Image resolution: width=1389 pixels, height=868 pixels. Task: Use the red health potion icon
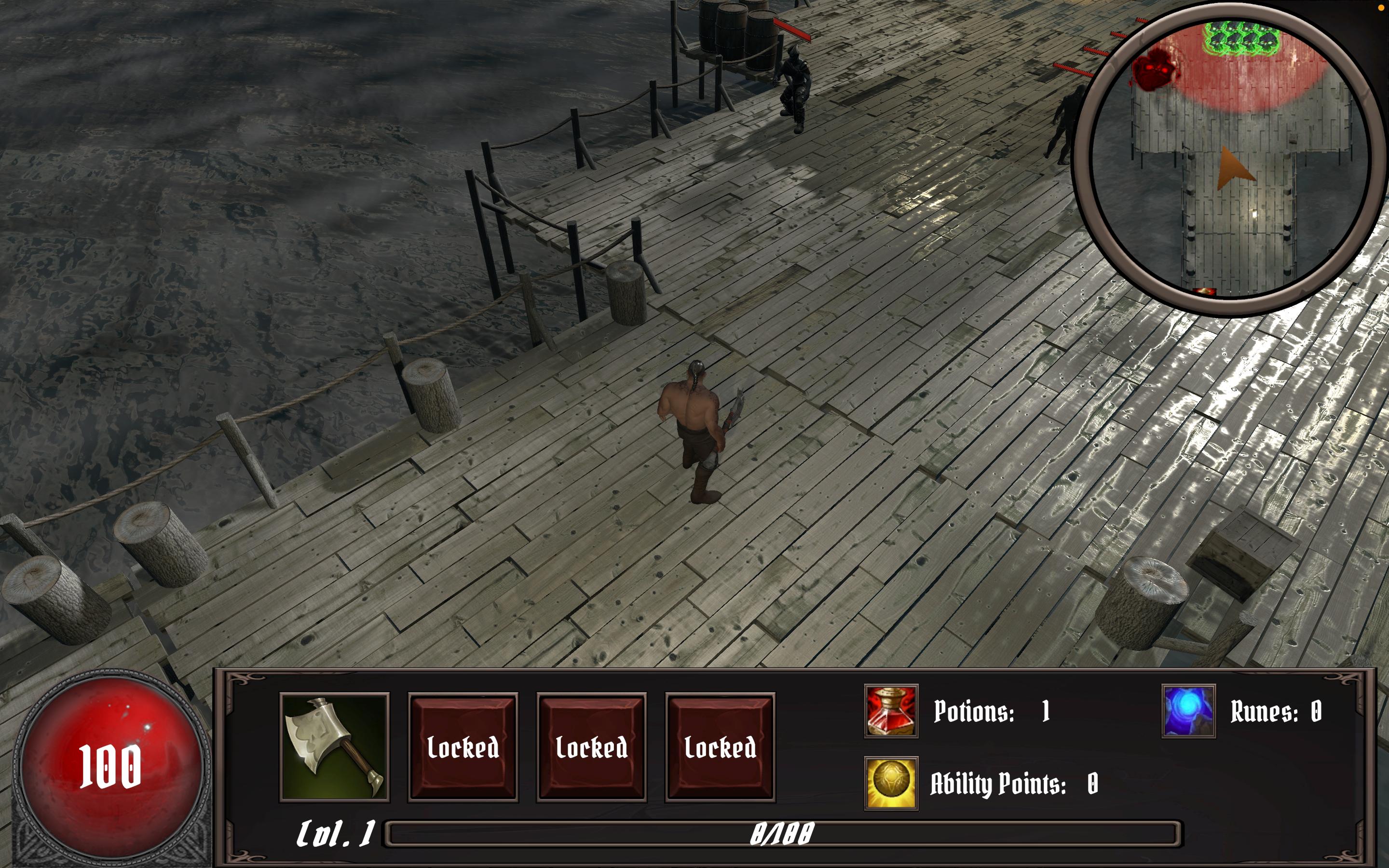[891, 711]
